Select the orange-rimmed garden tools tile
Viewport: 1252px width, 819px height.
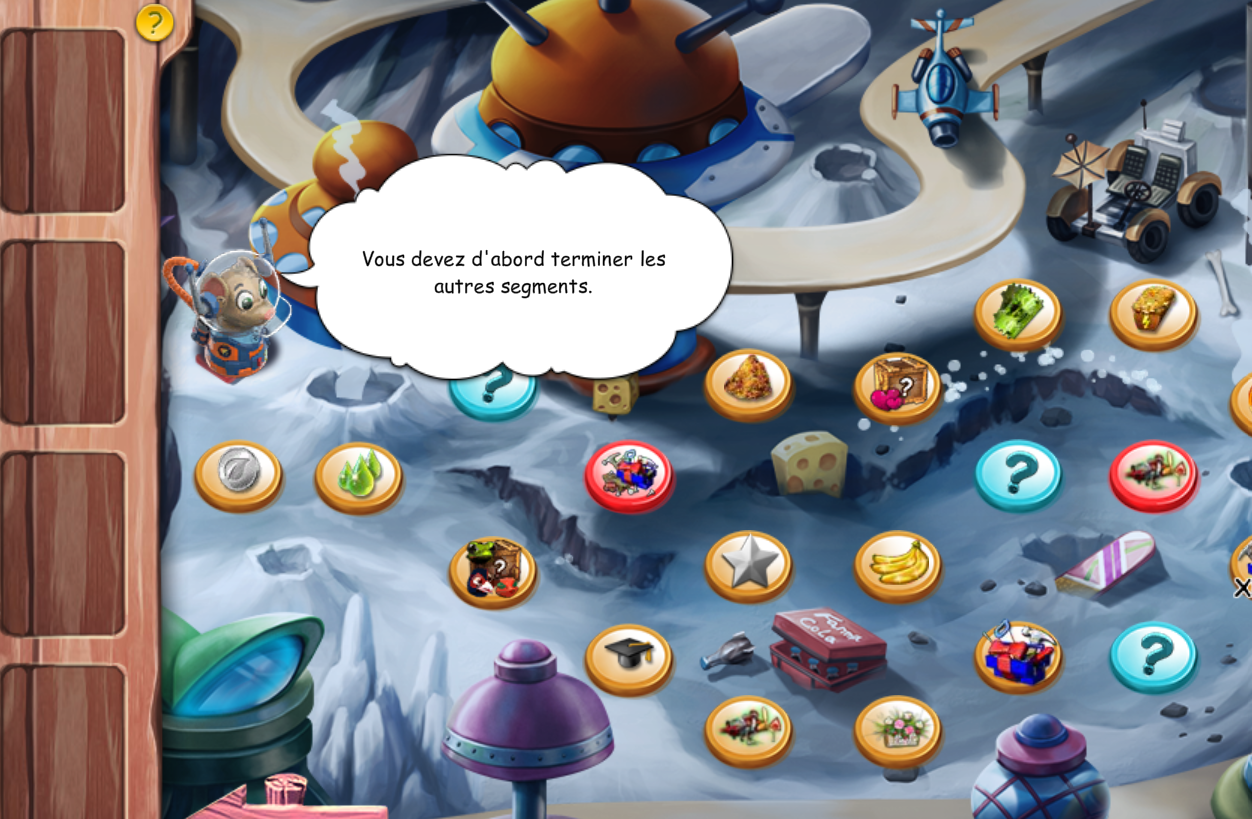click(x=748, y=730)
